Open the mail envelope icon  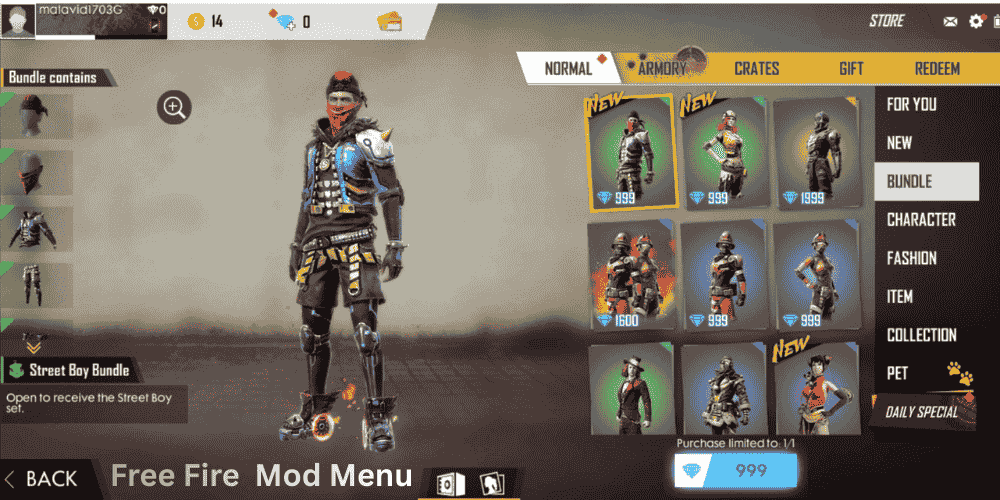tap(950, 21)
